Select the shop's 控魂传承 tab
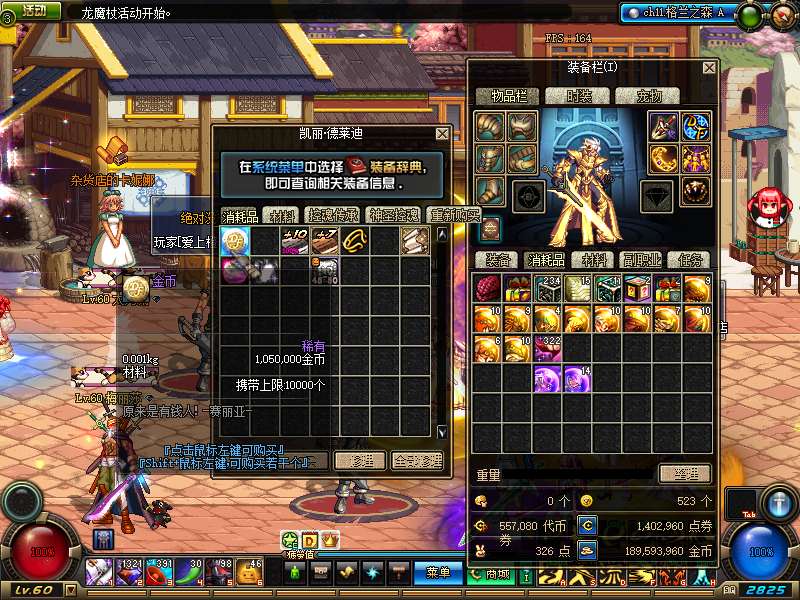Viewport: 800px width, 600px height. pyautogui.click(x=332, y=216)
